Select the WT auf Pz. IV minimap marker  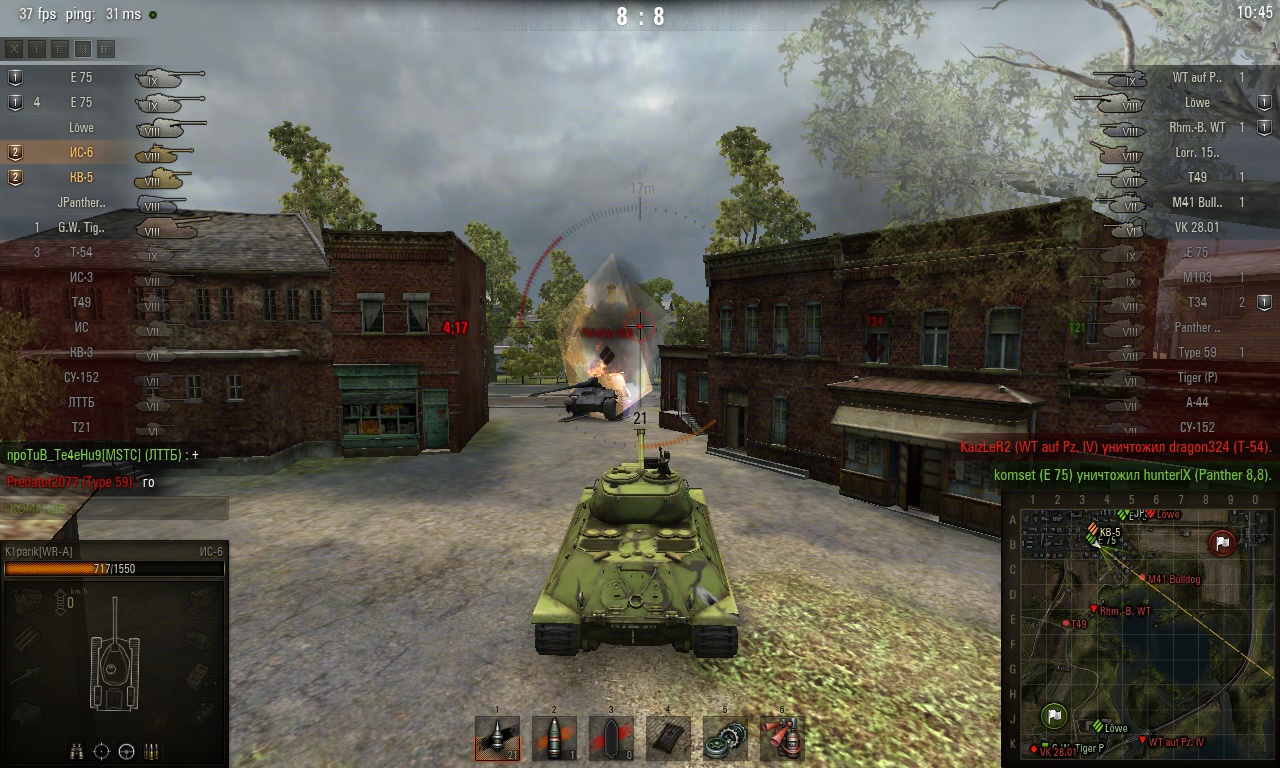[x=1143, y=740]
